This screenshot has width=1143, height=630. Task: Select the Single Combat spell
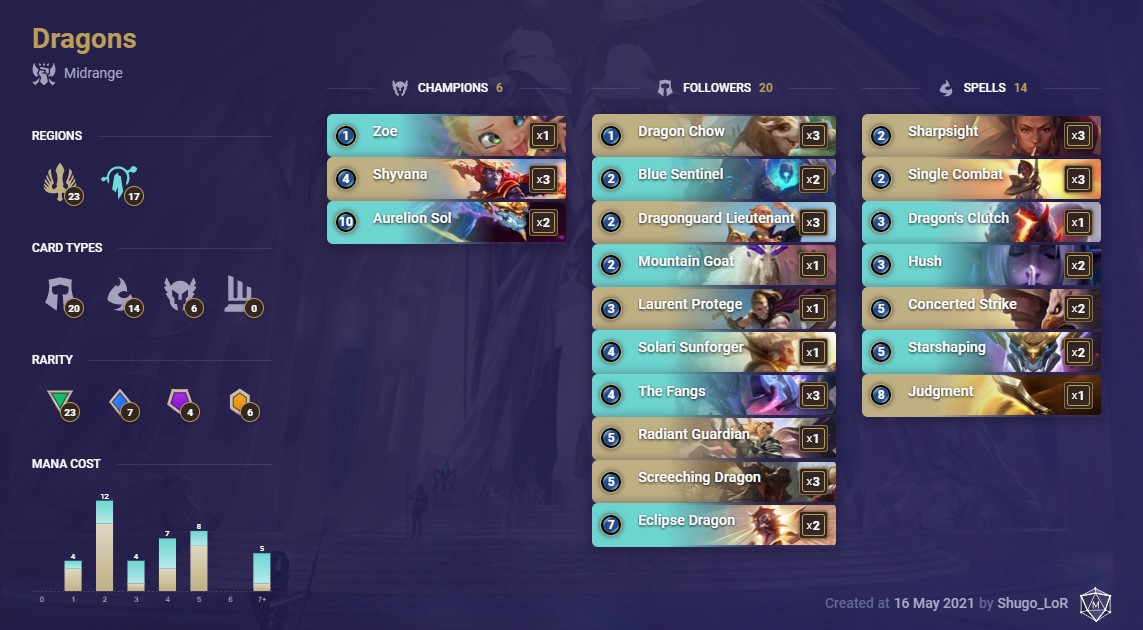click(980, 178)
